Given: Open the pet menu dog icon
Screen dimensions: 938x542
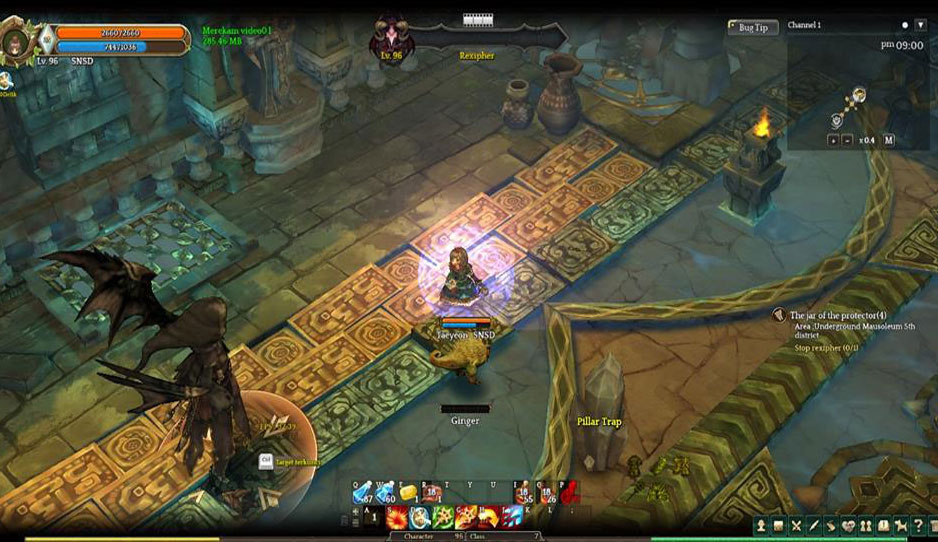Looking at the screenshot, I should coord(901,526).
